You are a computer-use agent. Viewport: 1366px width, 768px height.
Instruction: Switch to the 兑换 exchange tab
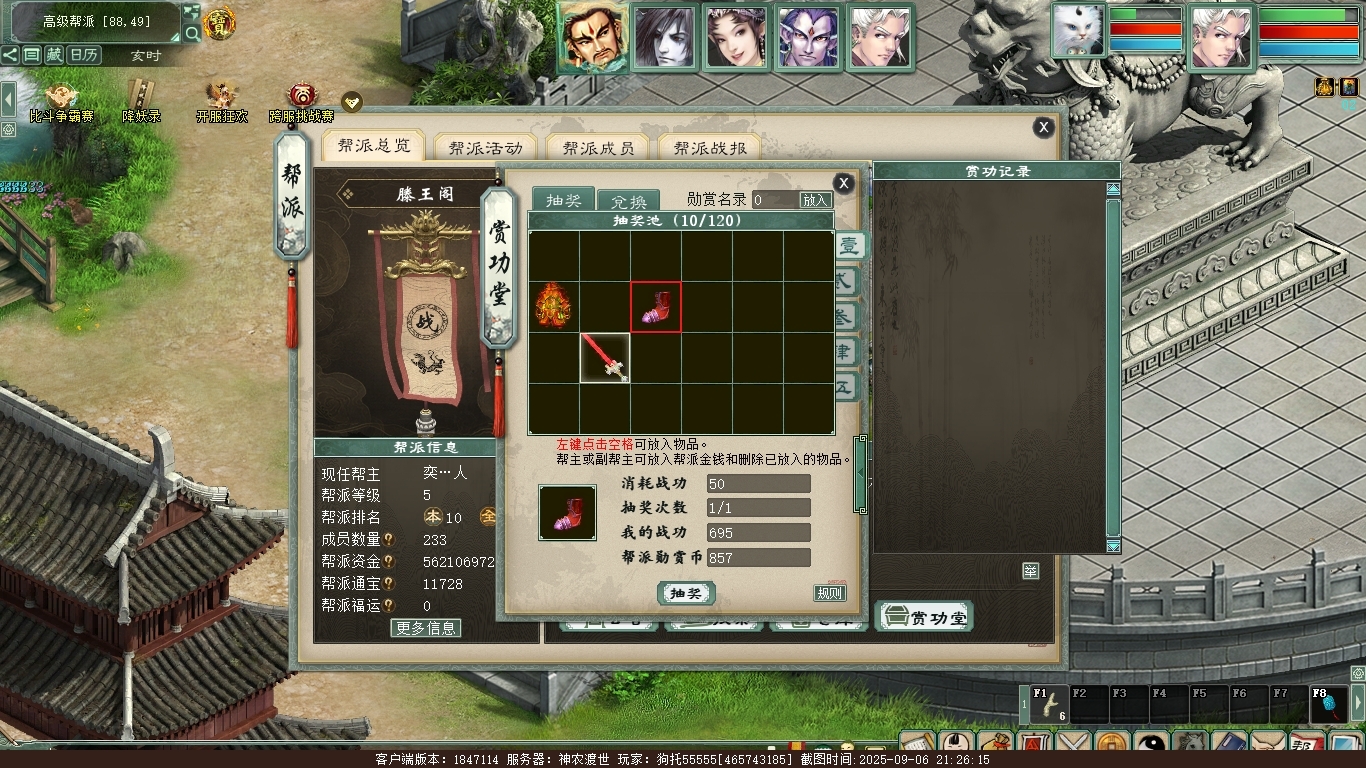coord(629,200)
